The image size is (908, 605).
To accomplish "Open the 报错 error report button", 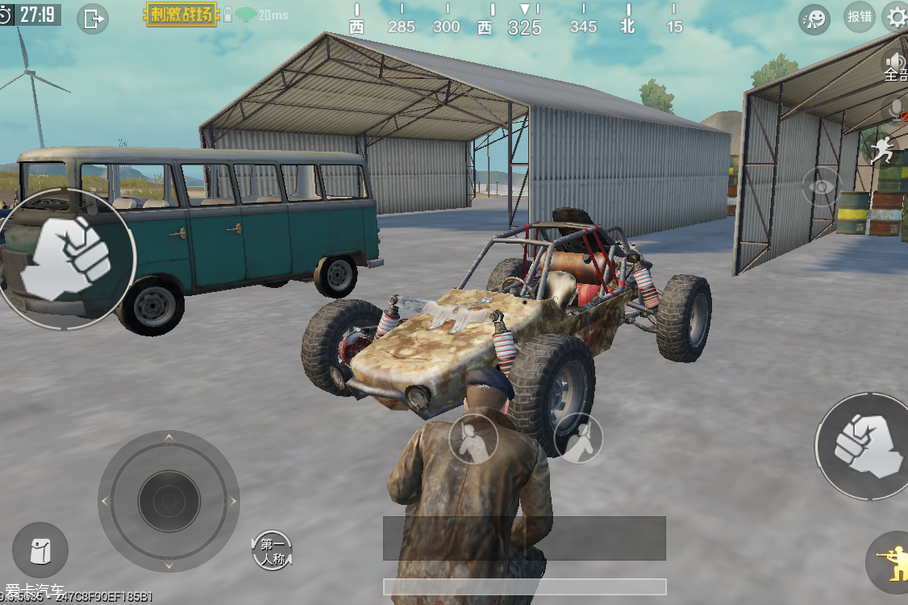I will (859, 17).
